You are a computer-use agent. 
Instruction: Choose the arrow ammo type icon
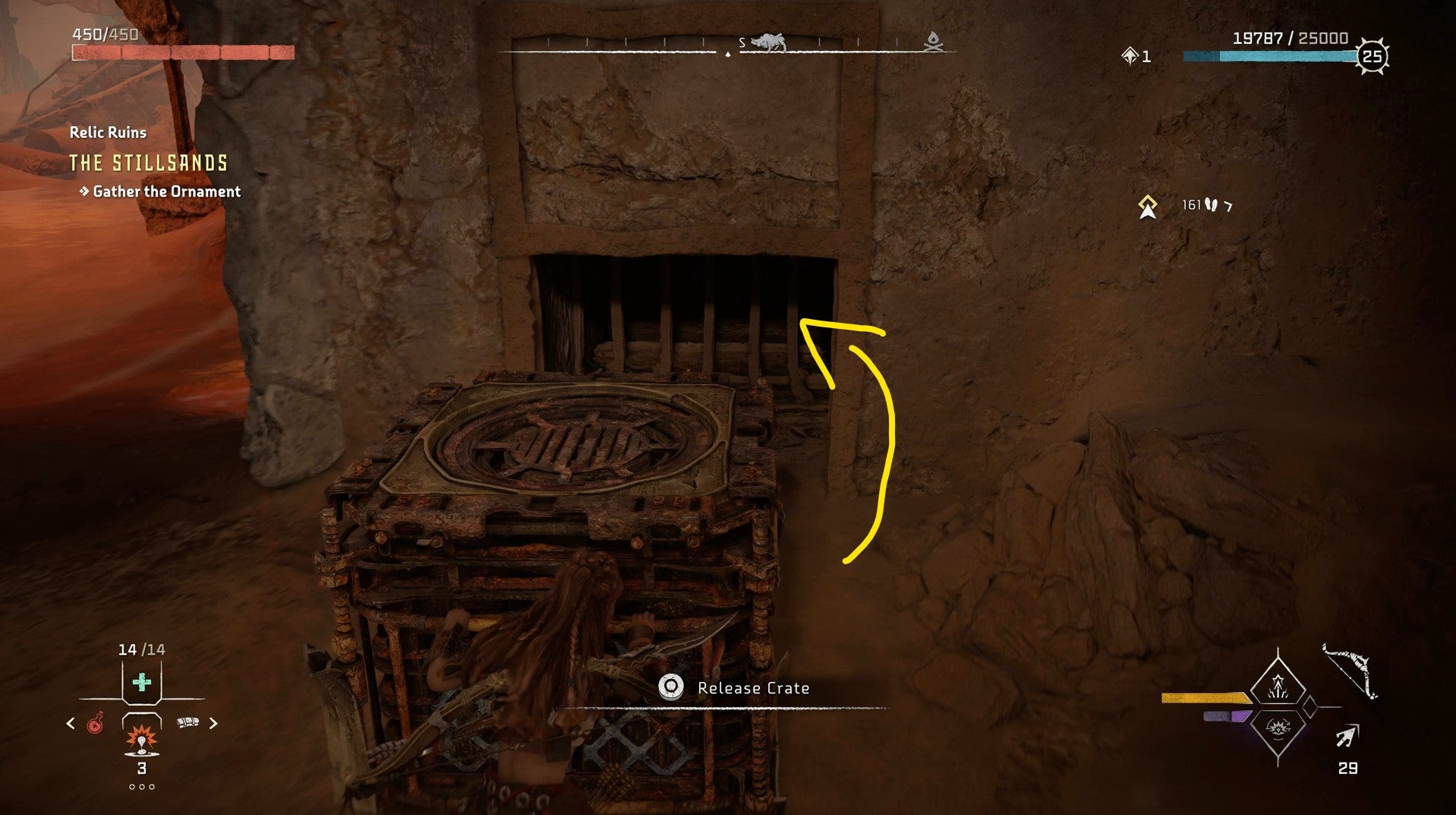(1347, 737)
